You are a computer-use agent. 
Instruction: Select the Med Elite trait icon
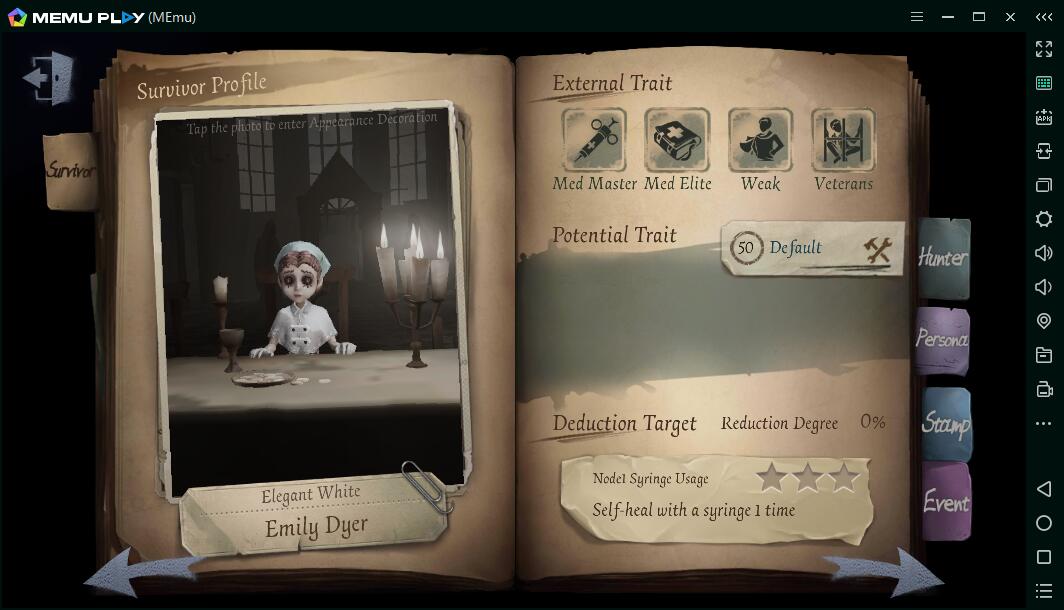(x=677, y=140)
